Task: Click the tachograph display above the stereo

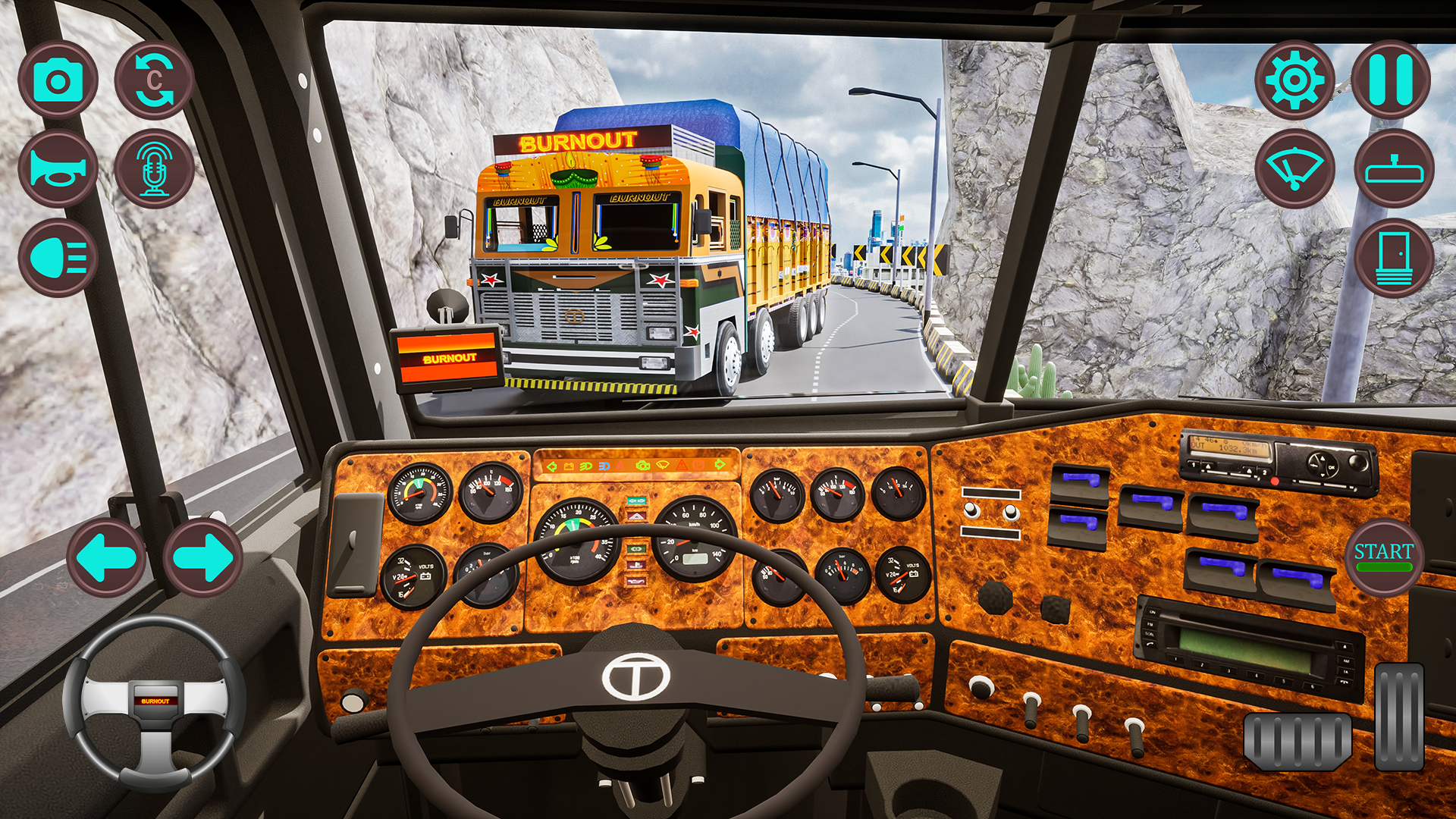Action: (x=1228, y=447)
